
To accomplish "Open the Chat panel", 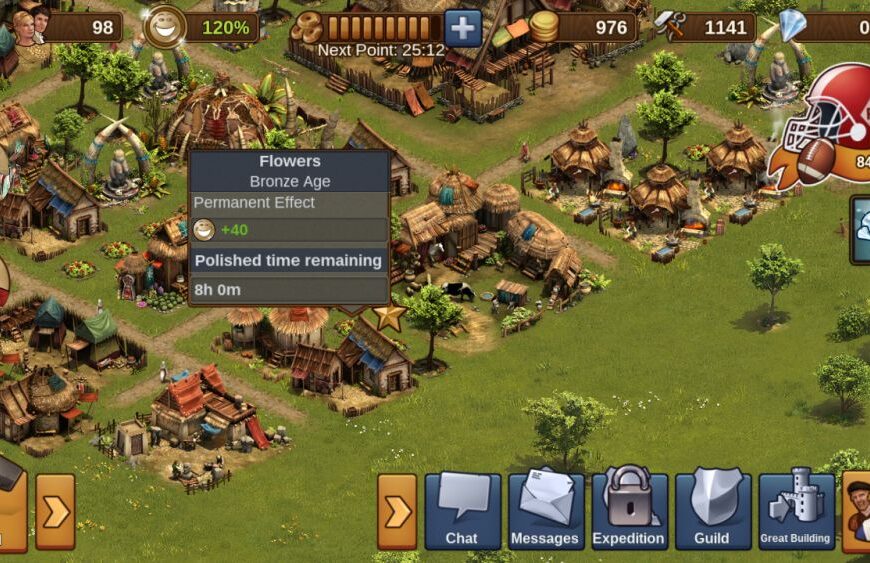I will click(x=462, y=511).
